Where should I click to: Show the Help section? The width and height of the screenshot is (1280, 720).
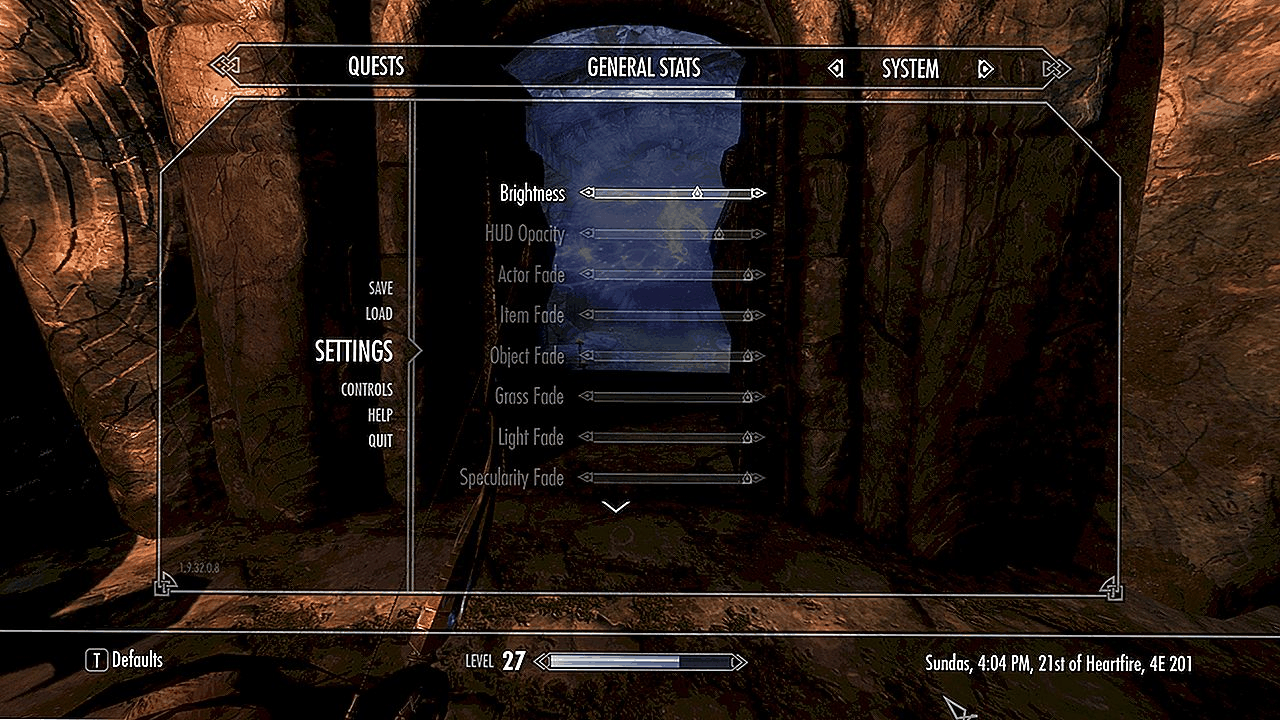(380, 415)
